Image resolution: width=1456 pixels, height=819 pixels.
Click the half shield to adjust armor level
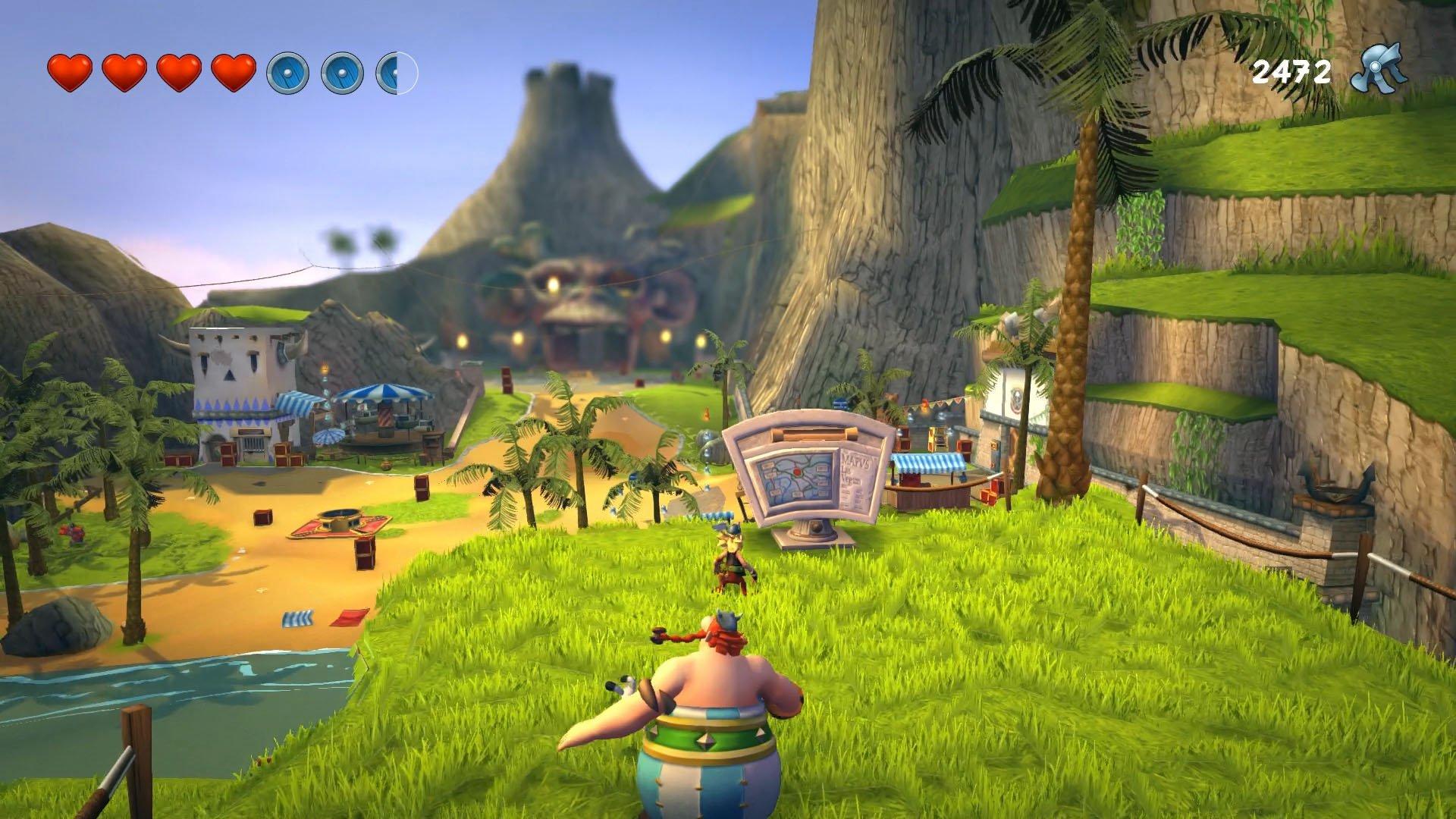pyautogui.click(x=396, y=74)
